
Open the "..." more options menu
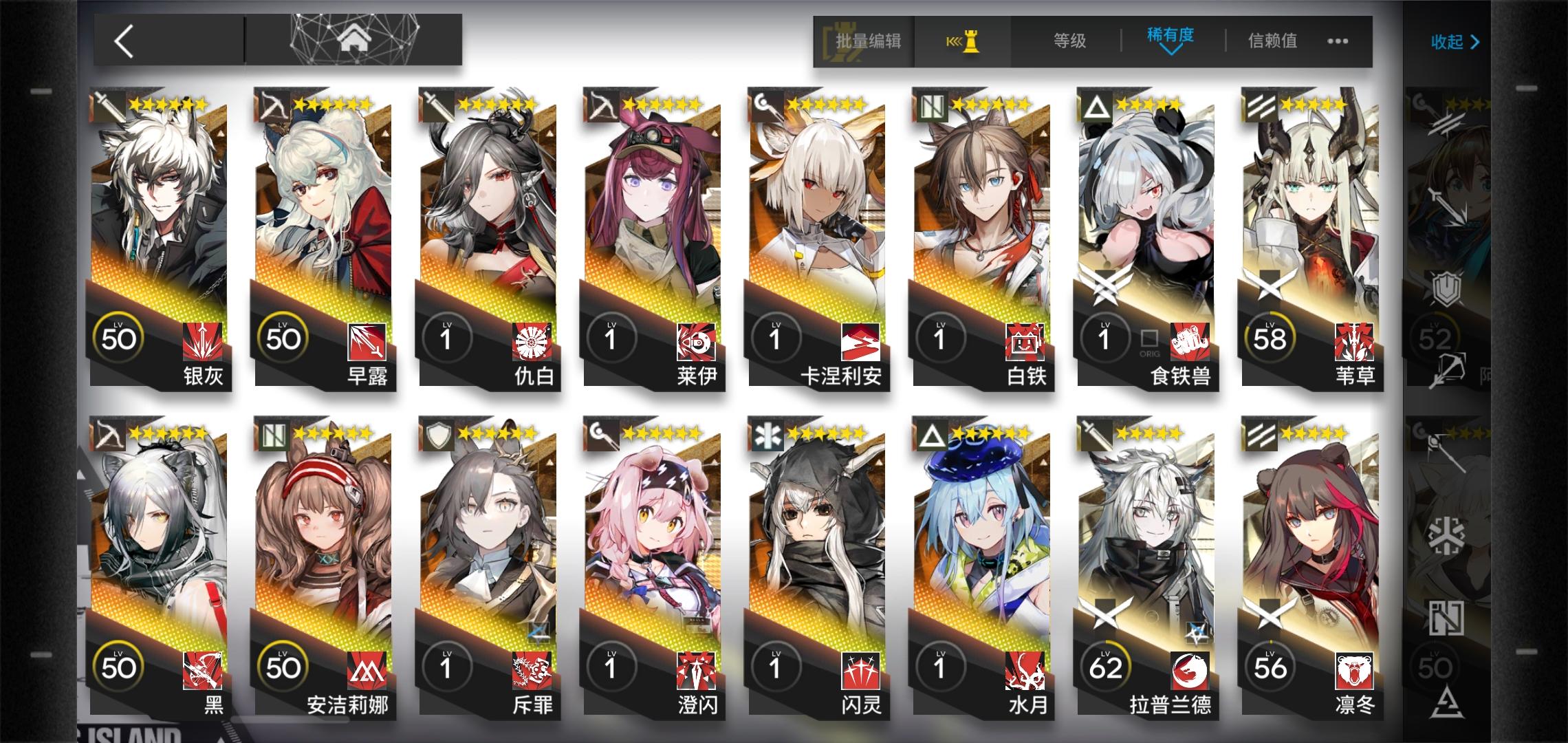coord(1337,41)
